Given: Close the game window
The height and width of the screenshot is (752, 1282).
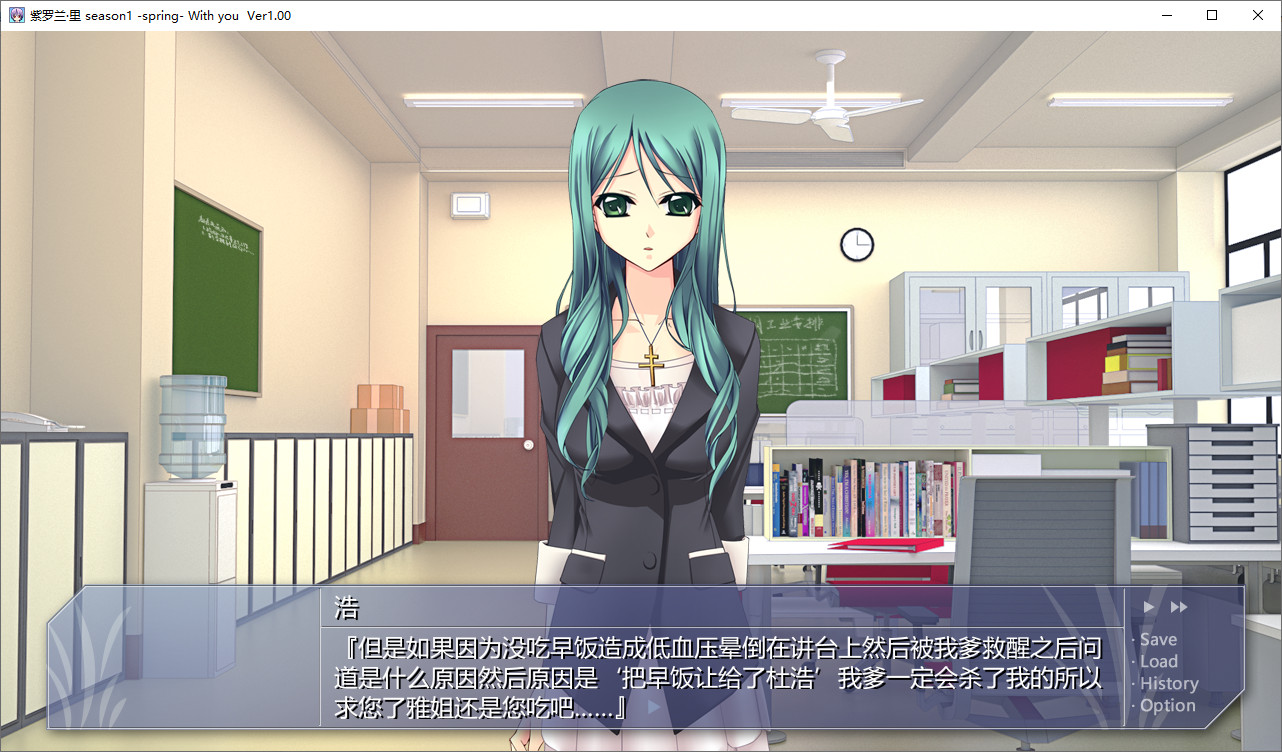Looking at the screenshot, I should (x=1258, y=15).
